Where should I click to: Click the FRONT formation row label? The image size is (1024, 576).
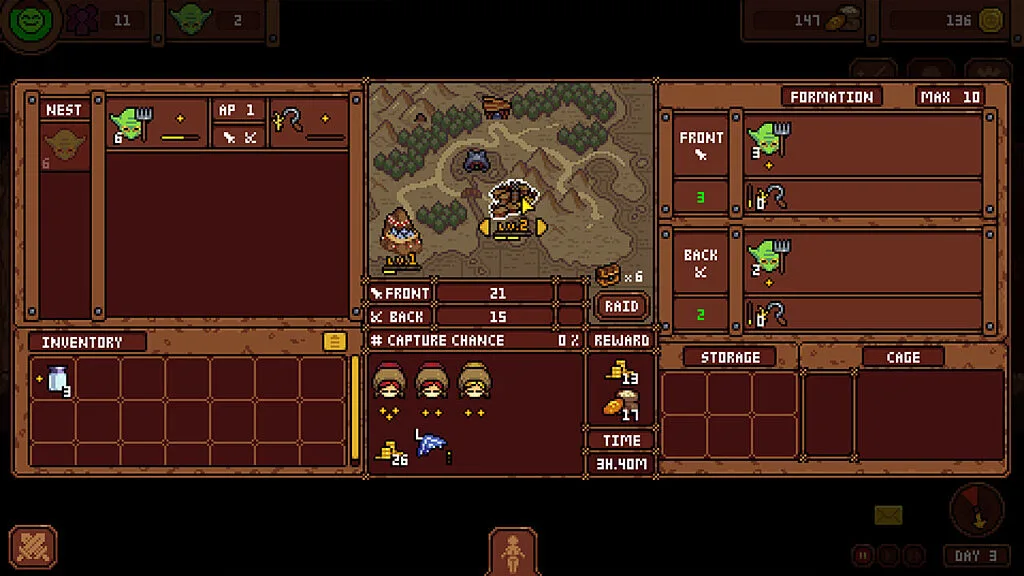pos(700,145)
